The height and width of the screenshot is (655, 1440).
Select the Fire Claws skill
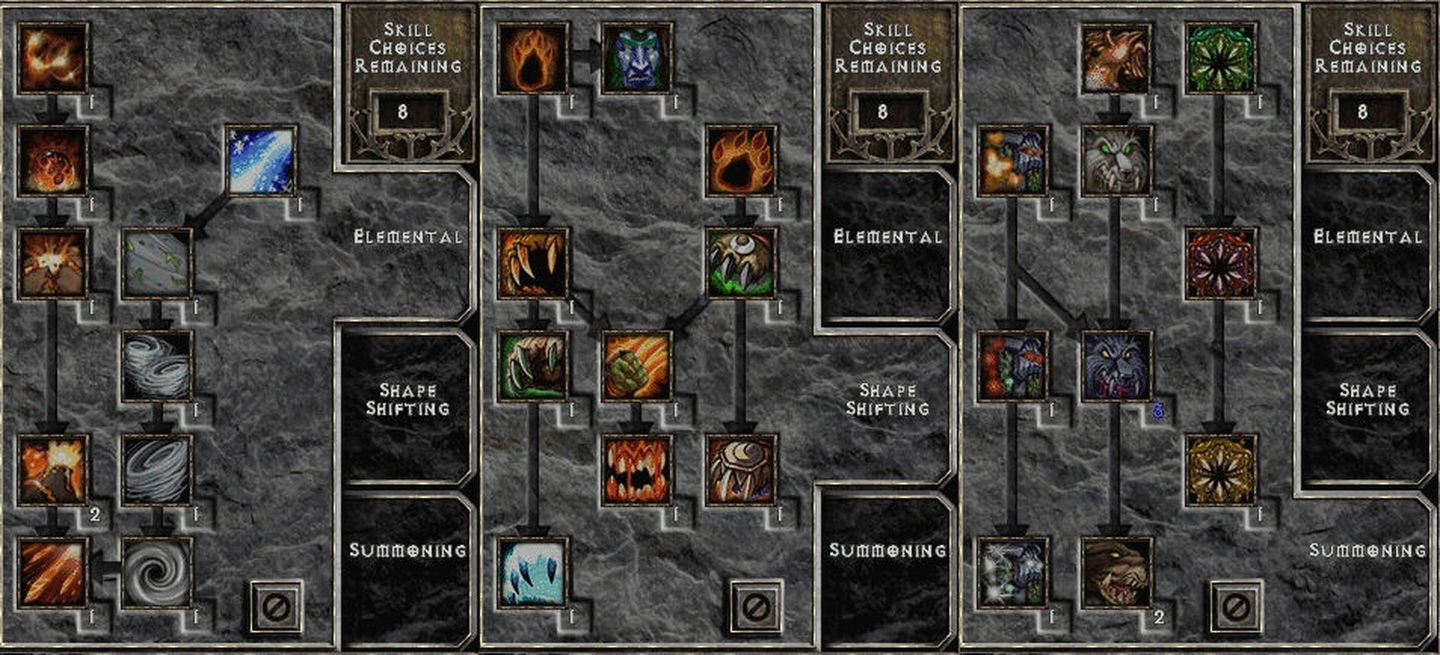pyautogui.click(x=637, y=366)
